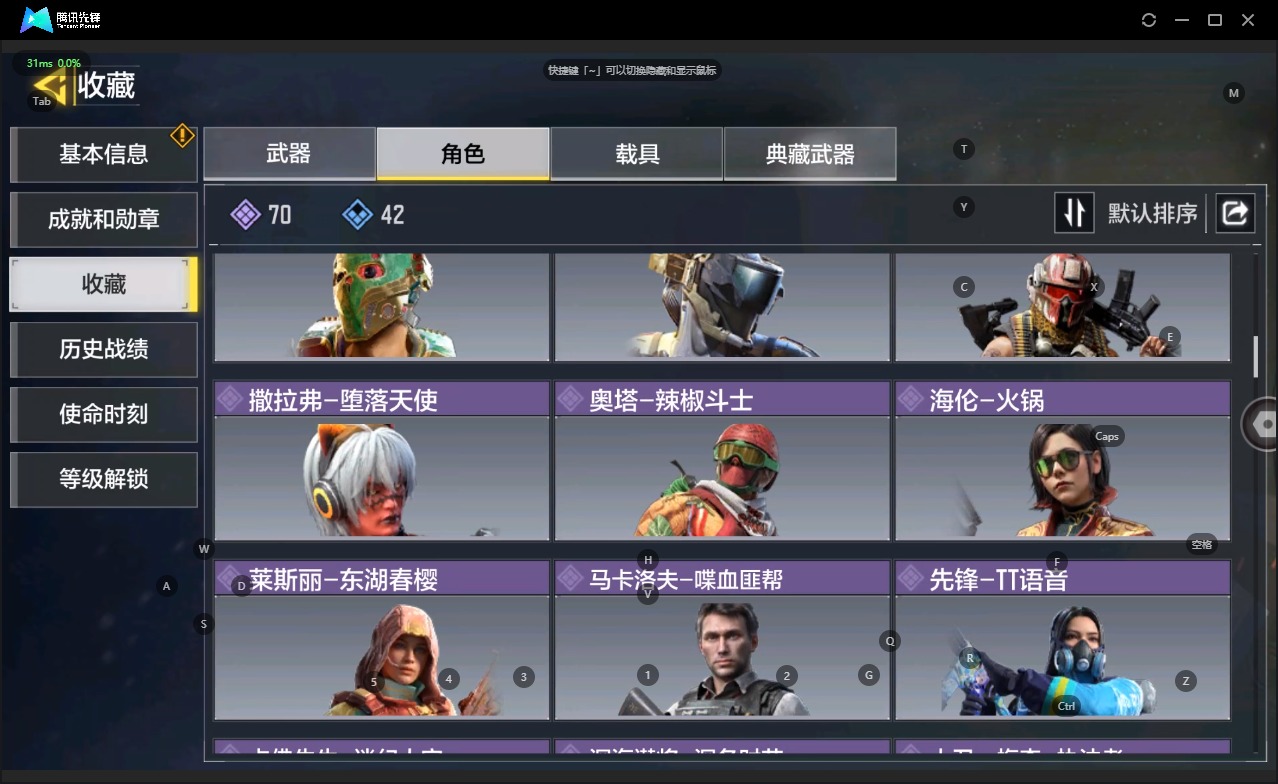Switch to the 典藏武器 tab
Image resolution: width=1278 pixels, height=784 pixels.
point(810,154)
